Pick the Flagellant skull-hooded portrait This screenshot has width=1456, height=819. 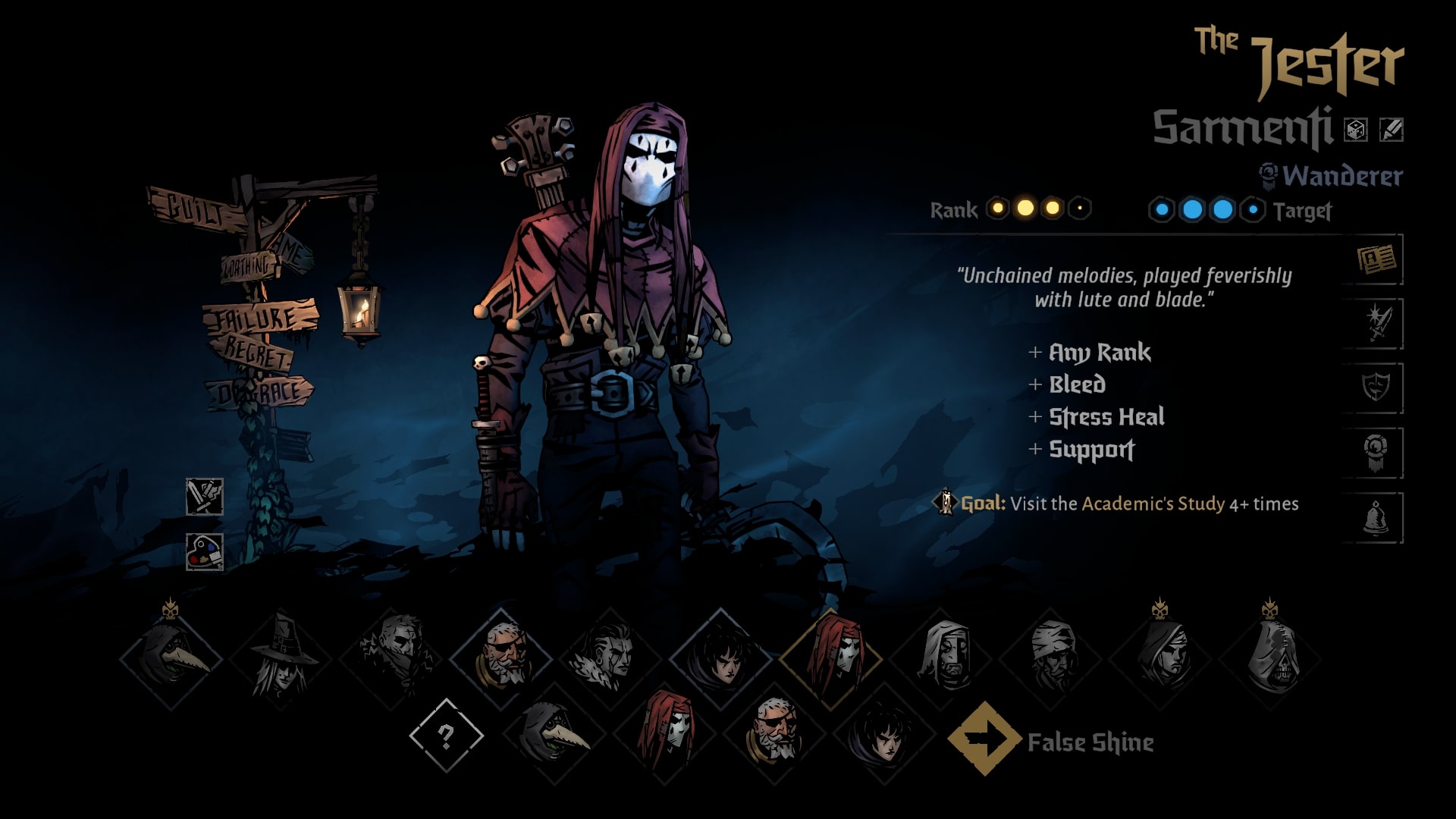pyautogui.click(x=1271, y=658)
